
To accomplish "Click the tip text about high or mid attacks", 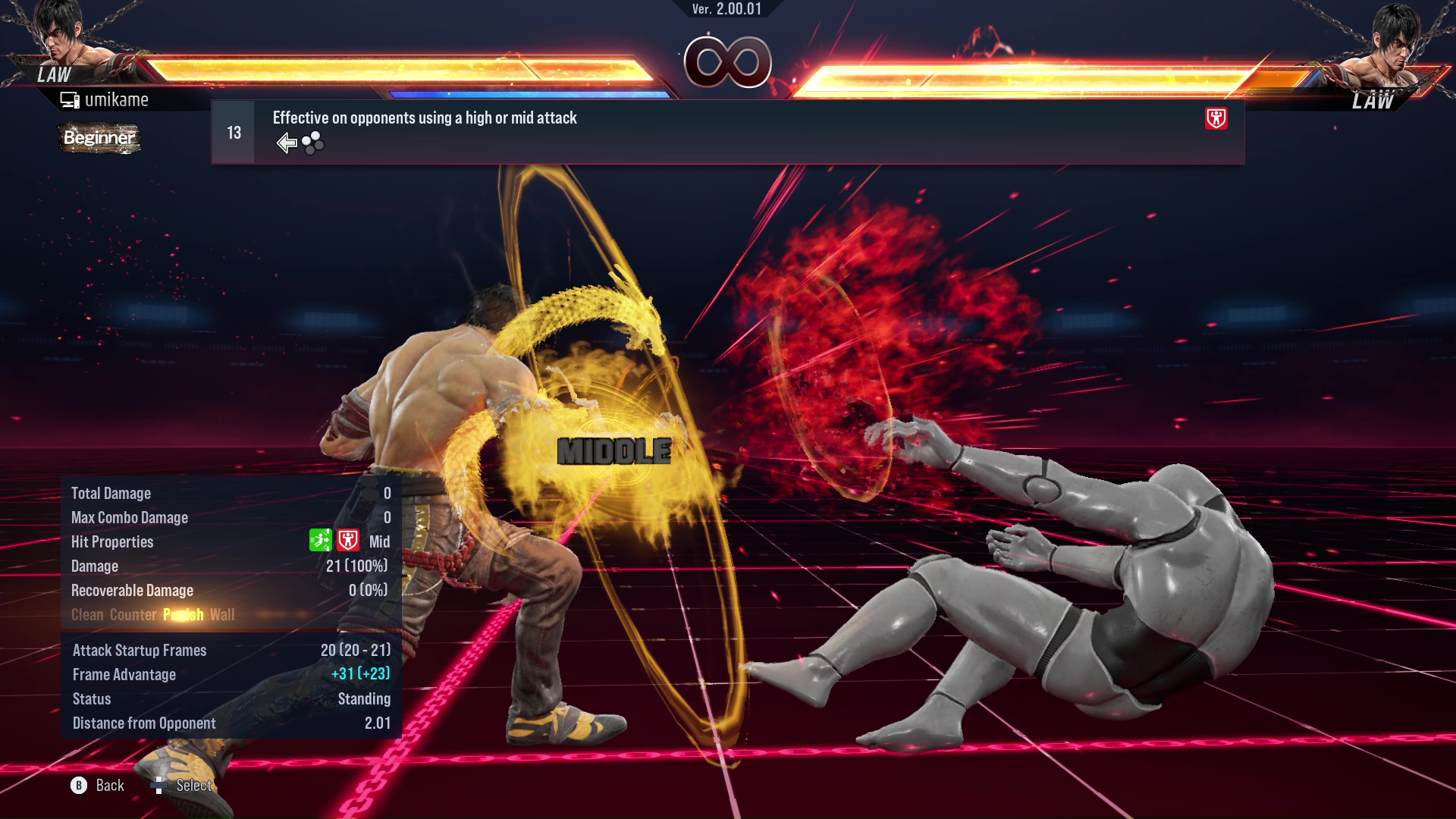I will pyautogui.click(x=424, y=118).
